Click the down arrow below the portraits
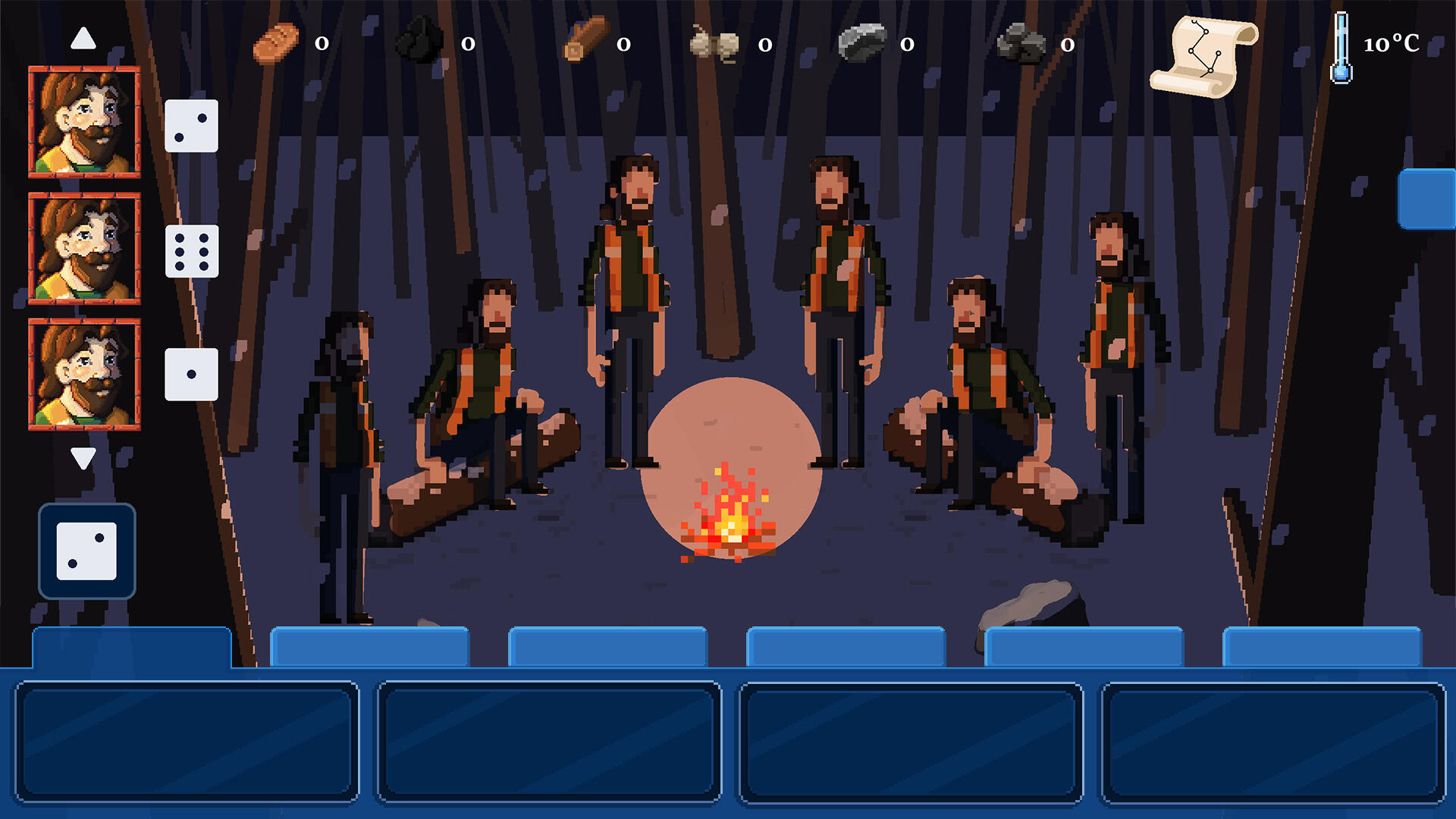The width and height of the screenshot is (1456, 819). point(83,457)
